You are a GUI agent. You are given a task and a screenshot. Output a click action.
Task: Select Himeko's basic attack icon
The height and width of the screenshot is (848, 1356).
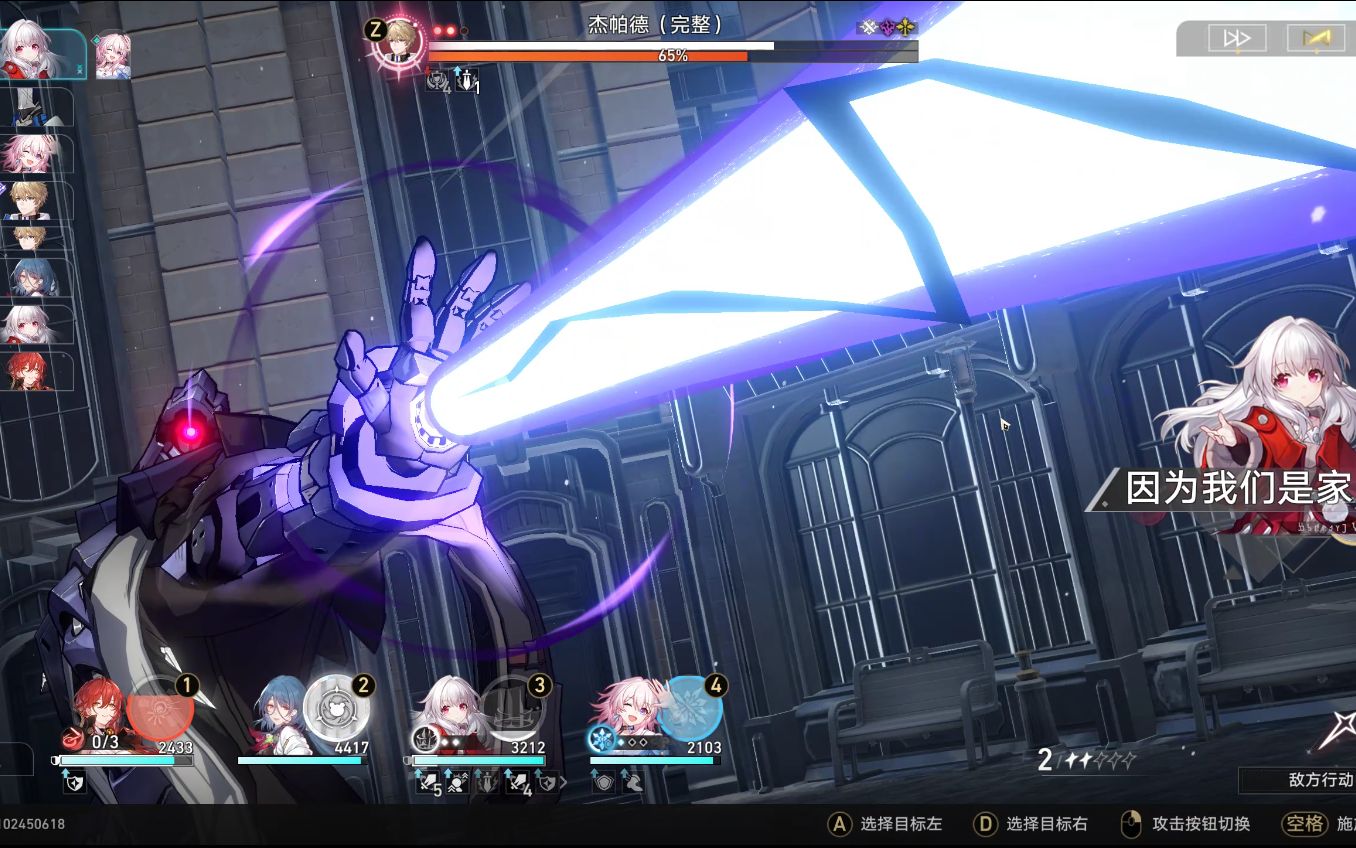(72, 740)
